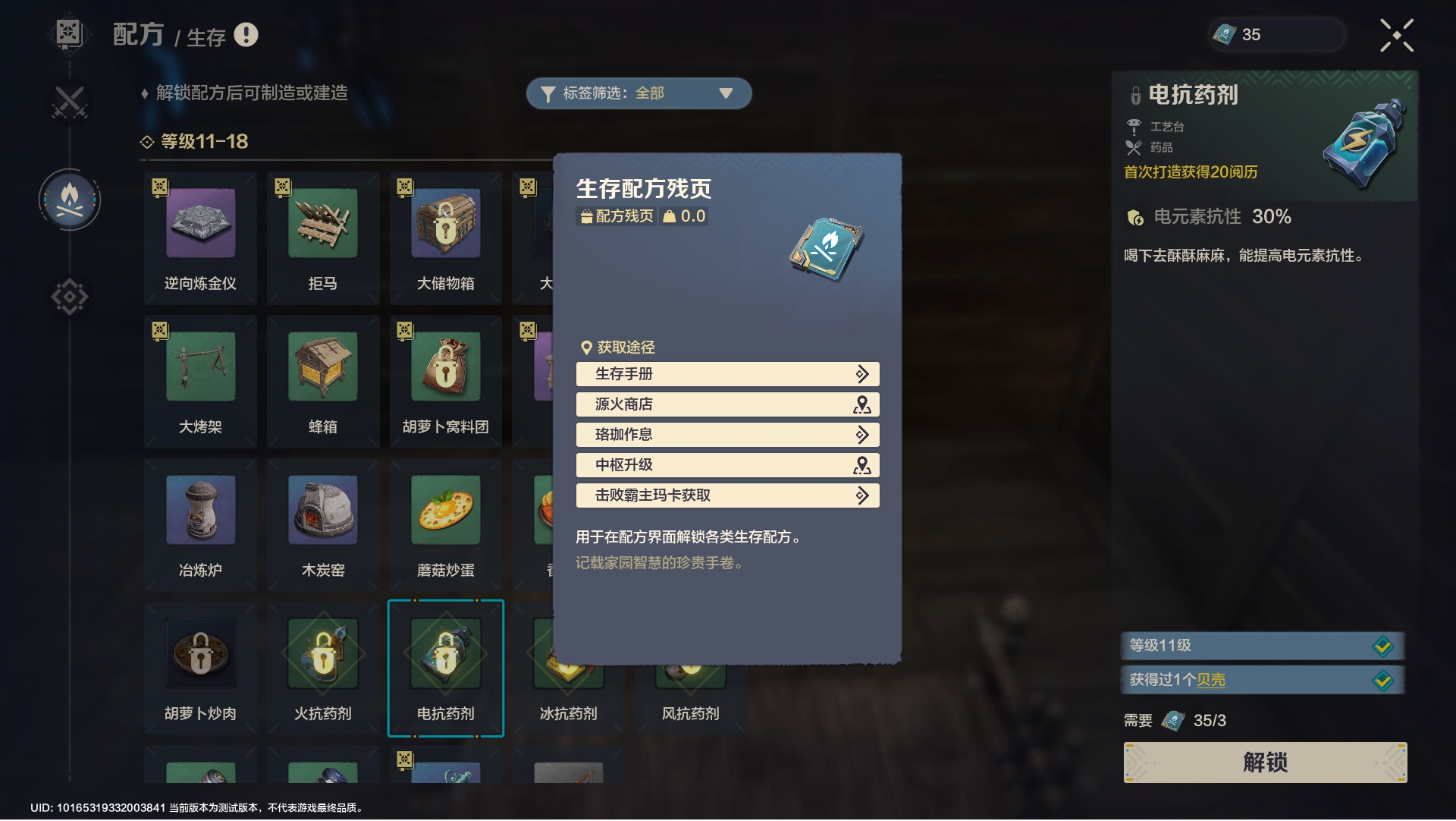Click the exit fullscreen icon at top right
Screen dimensions: 1456x821
point(1398,34)
